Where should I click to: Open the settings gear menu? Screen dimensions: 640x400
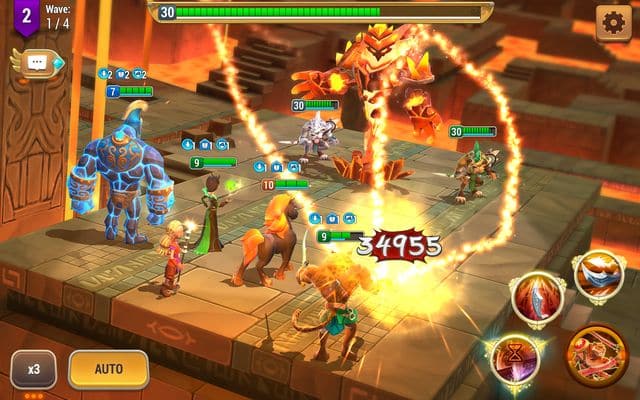(613, 22)
